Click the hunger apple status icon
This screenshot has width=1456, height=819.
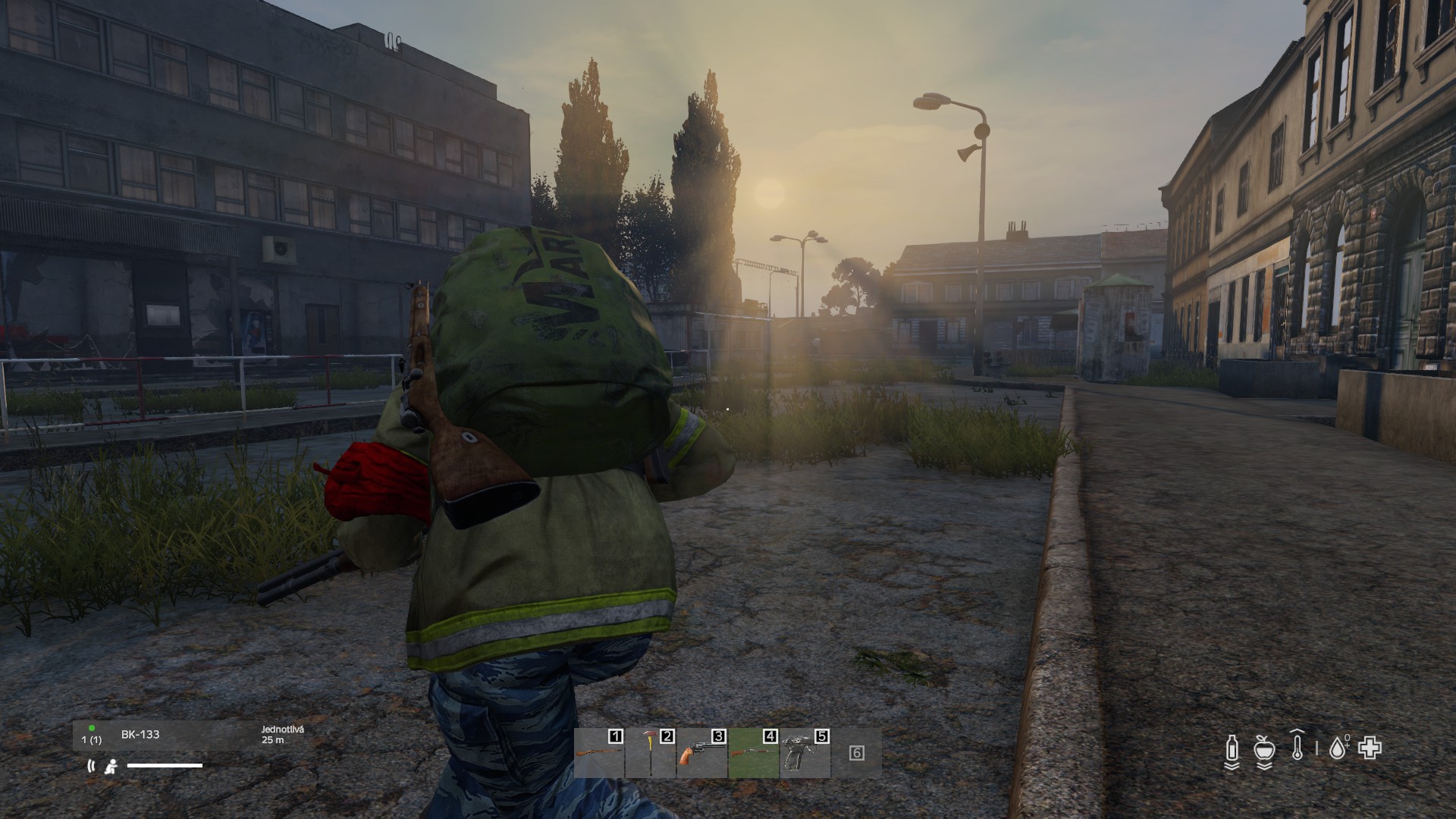(x=1263, y=750)
